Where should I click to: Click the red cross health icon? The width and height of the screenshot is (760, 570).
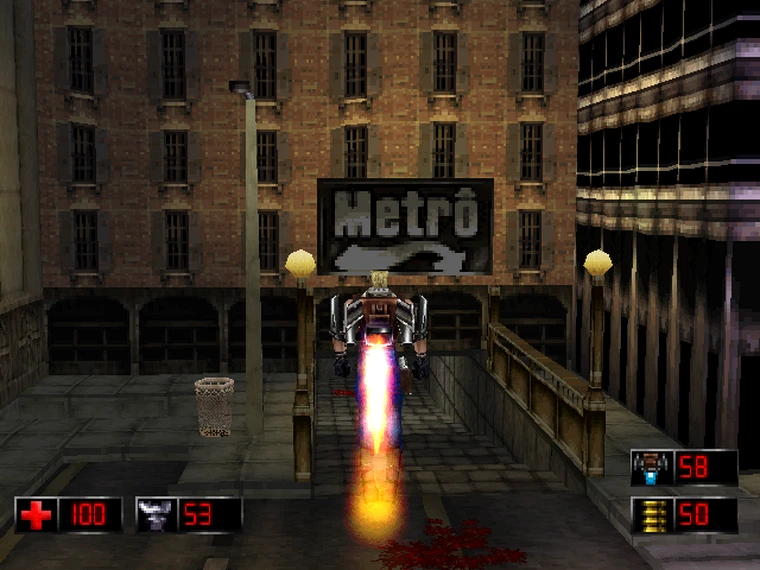[35, 515]
